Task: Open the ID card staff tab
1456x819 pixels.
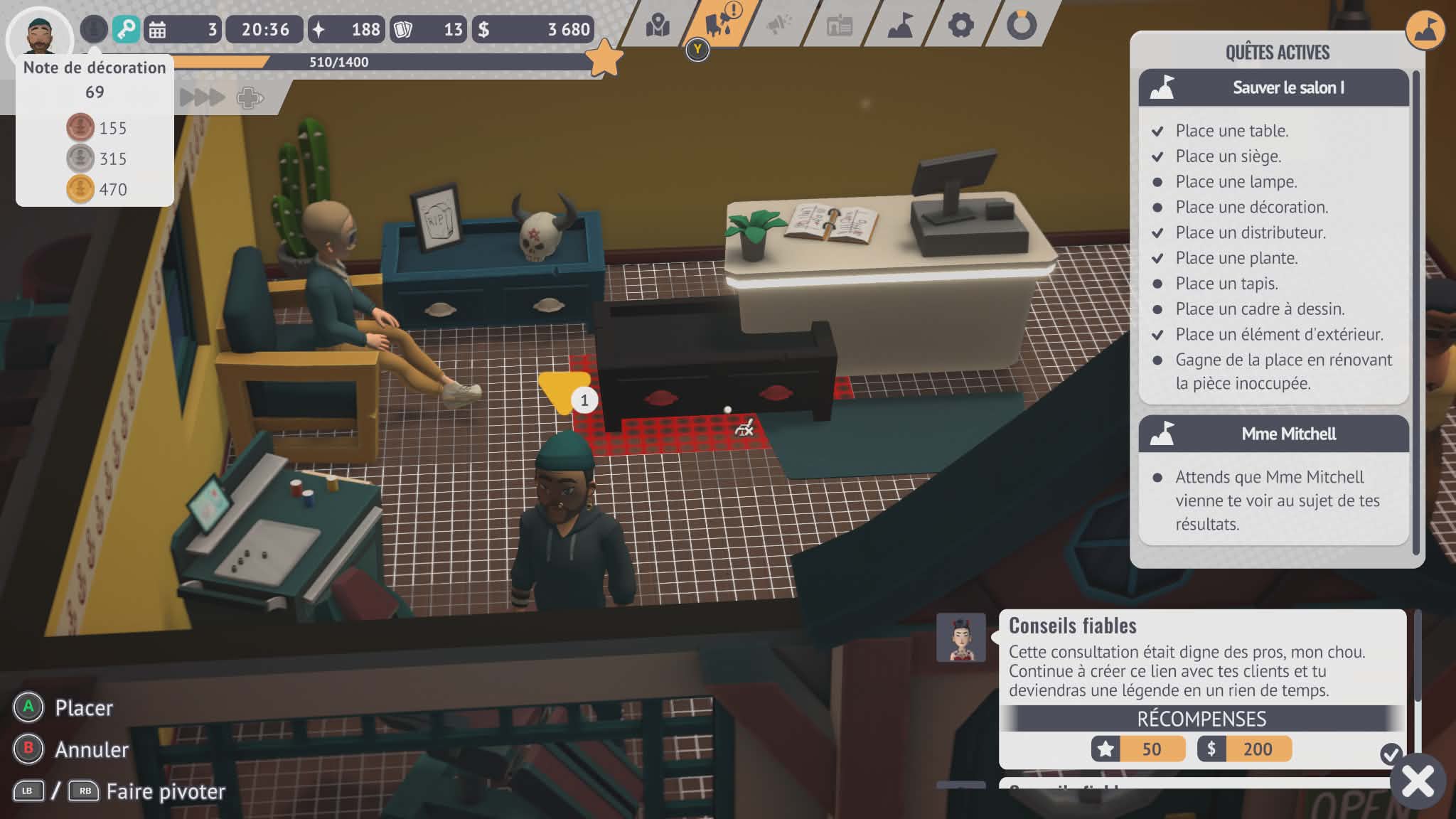Action: [x=840, y=26]
